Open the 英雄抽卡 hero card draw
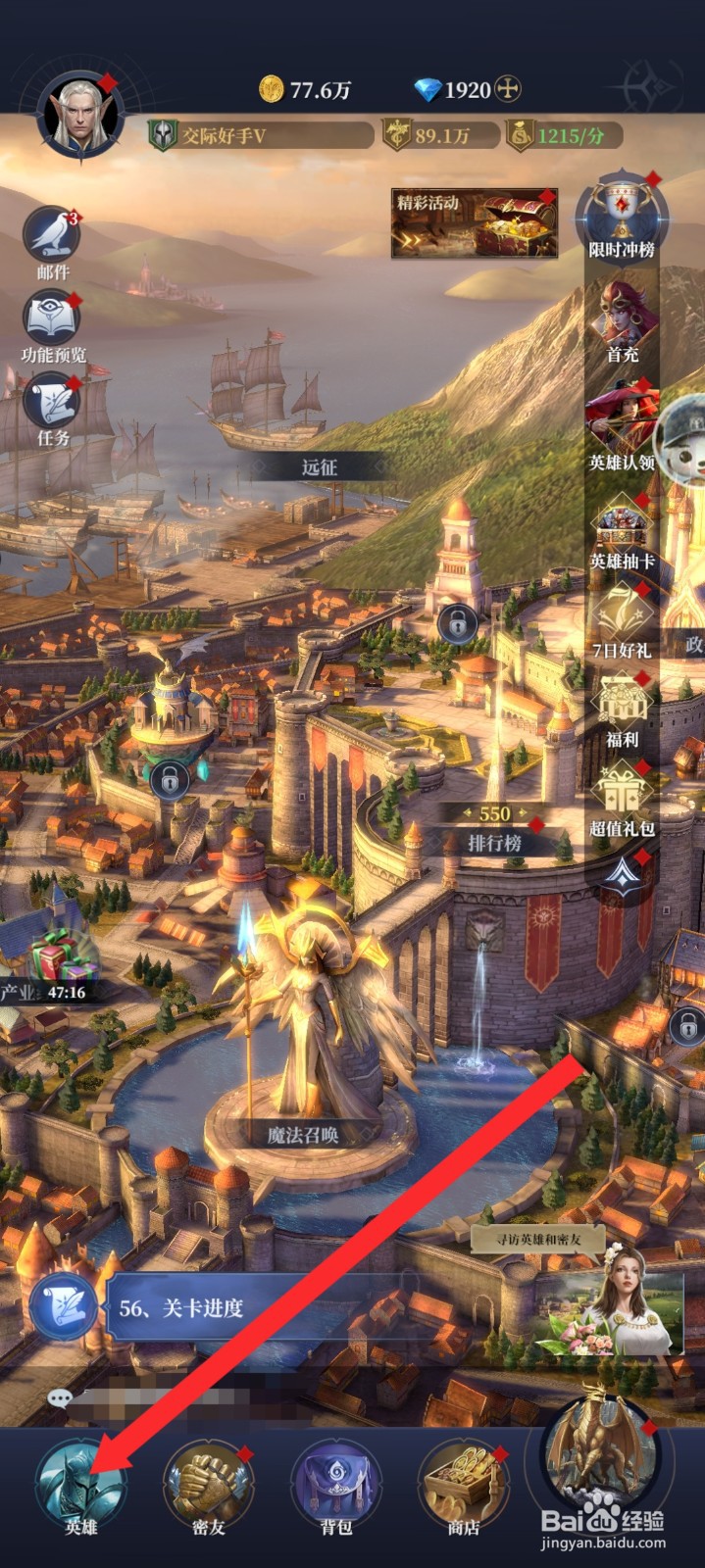 622,531
